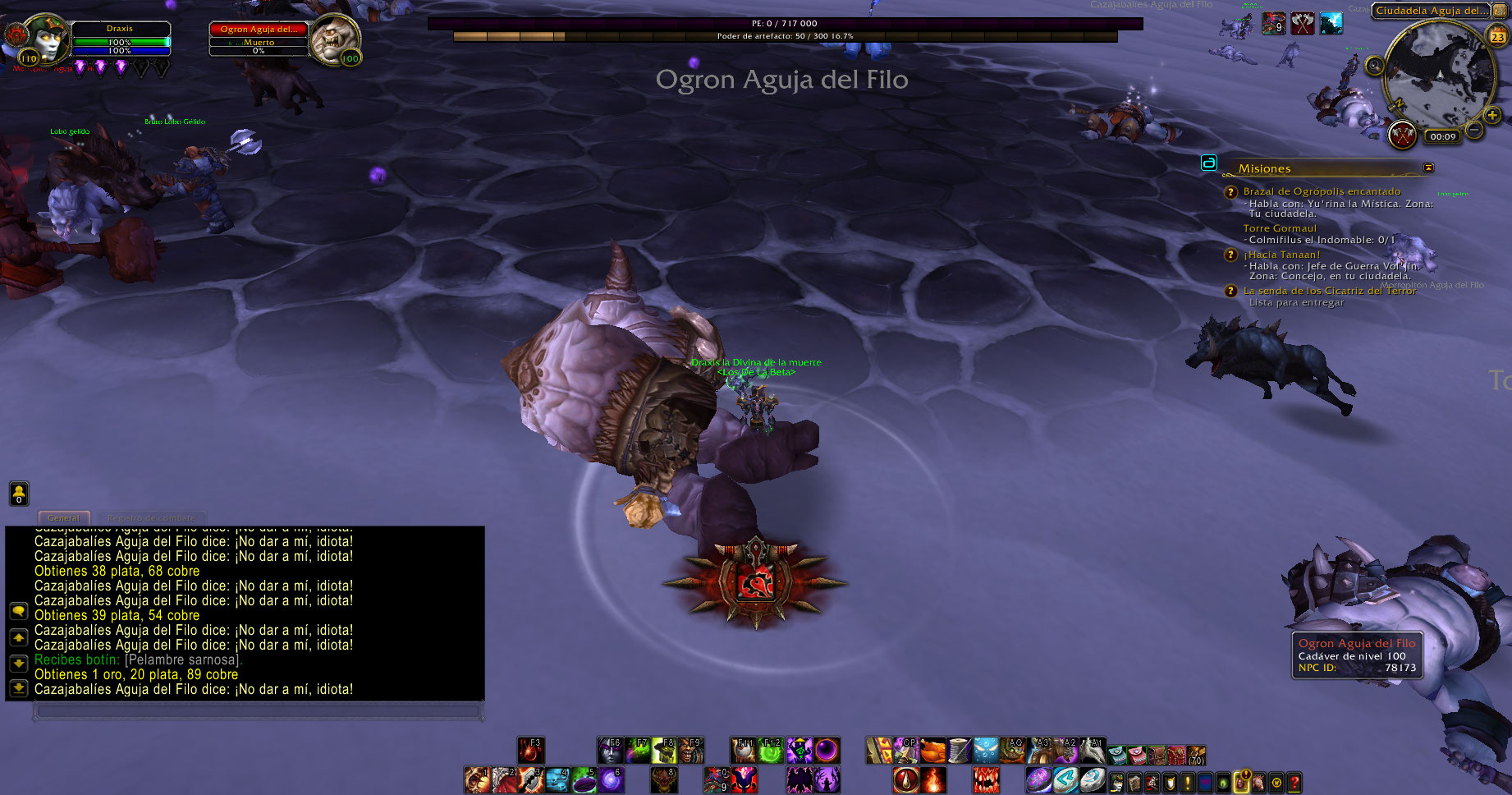Collapse the Misiones objective tracker
This screenshot has height=795, width=1512.
[x=1428, y=168]
